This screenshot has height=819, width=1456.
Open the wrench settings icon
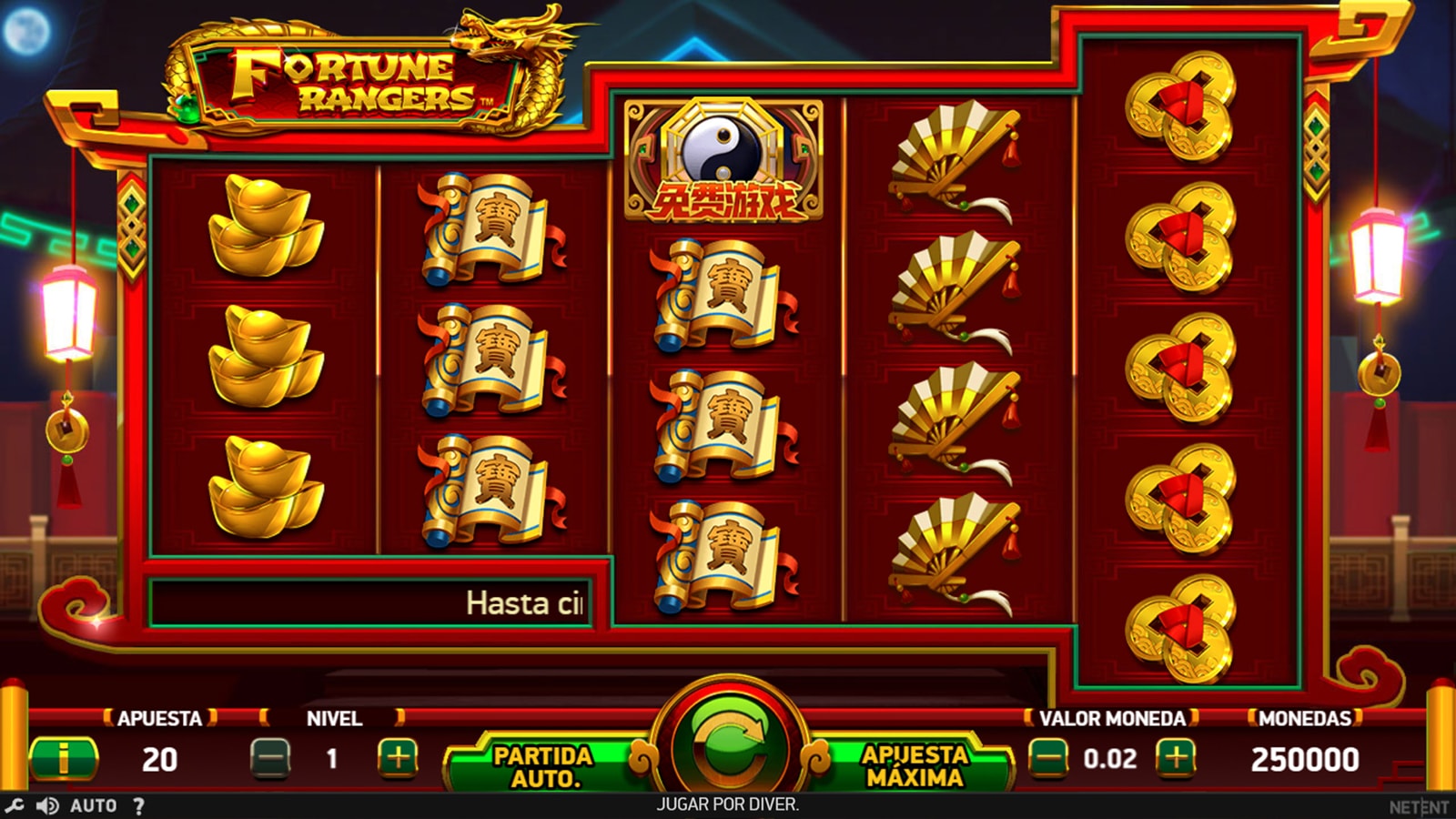pyautogui.click(x=15, y=805)
